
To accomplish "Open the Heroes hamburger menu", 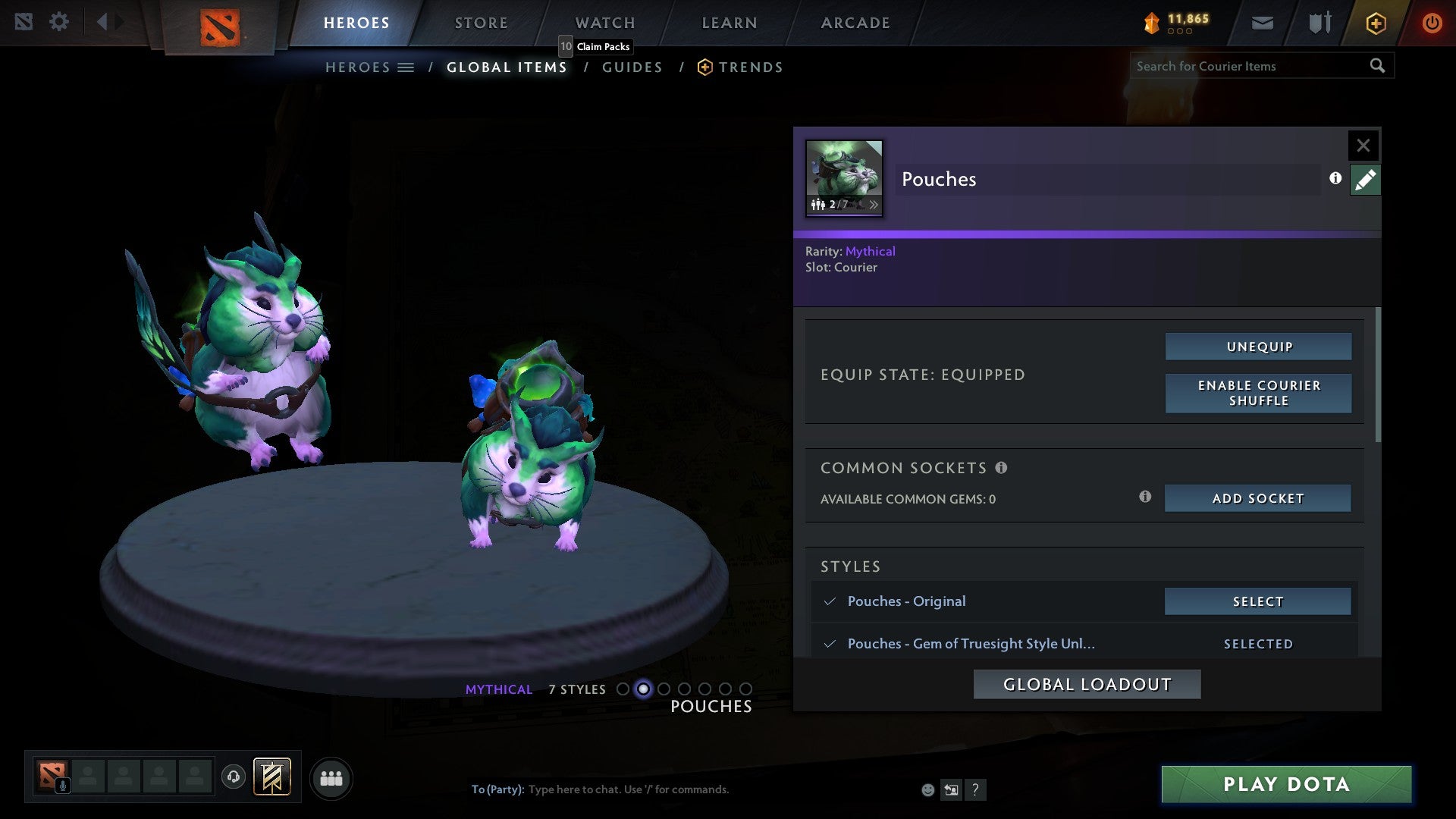I will tap(406, 67).
